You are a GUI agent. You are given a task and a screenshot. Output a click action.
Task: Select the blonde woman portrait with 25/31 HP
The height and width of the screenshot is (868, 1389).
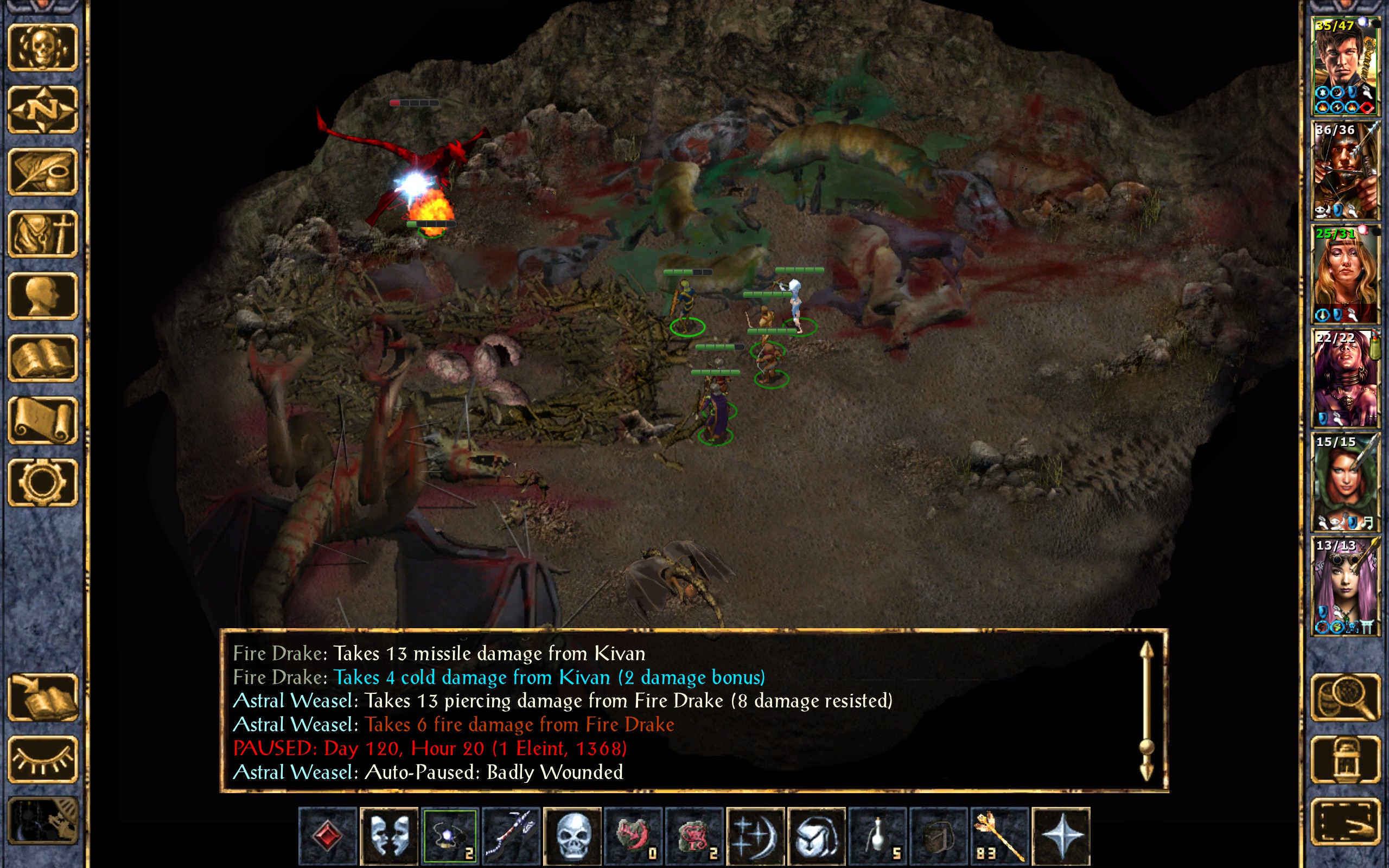1345,274
